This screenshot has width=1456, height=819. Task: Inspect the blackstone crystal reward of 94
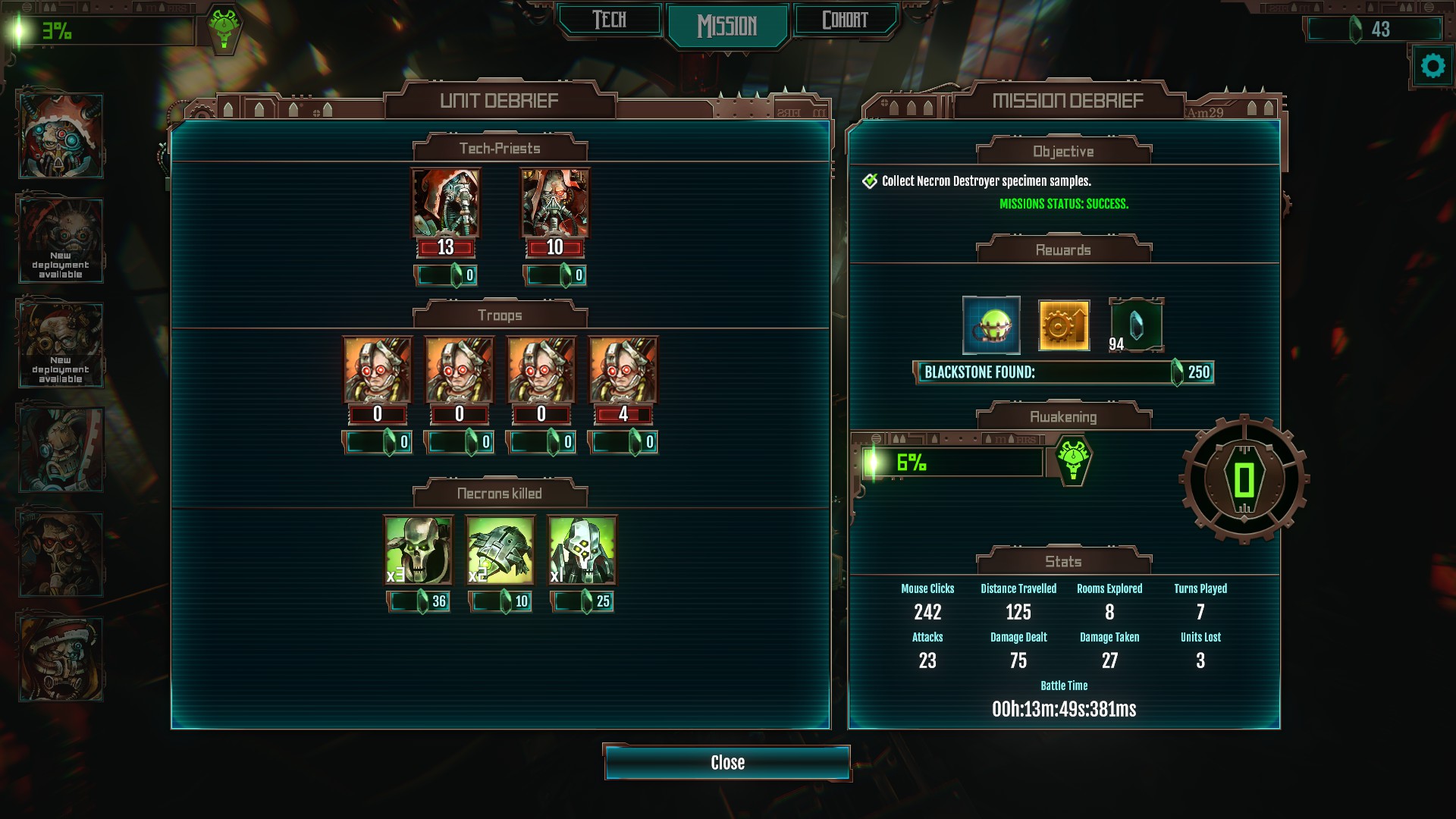pos(1137,325)
